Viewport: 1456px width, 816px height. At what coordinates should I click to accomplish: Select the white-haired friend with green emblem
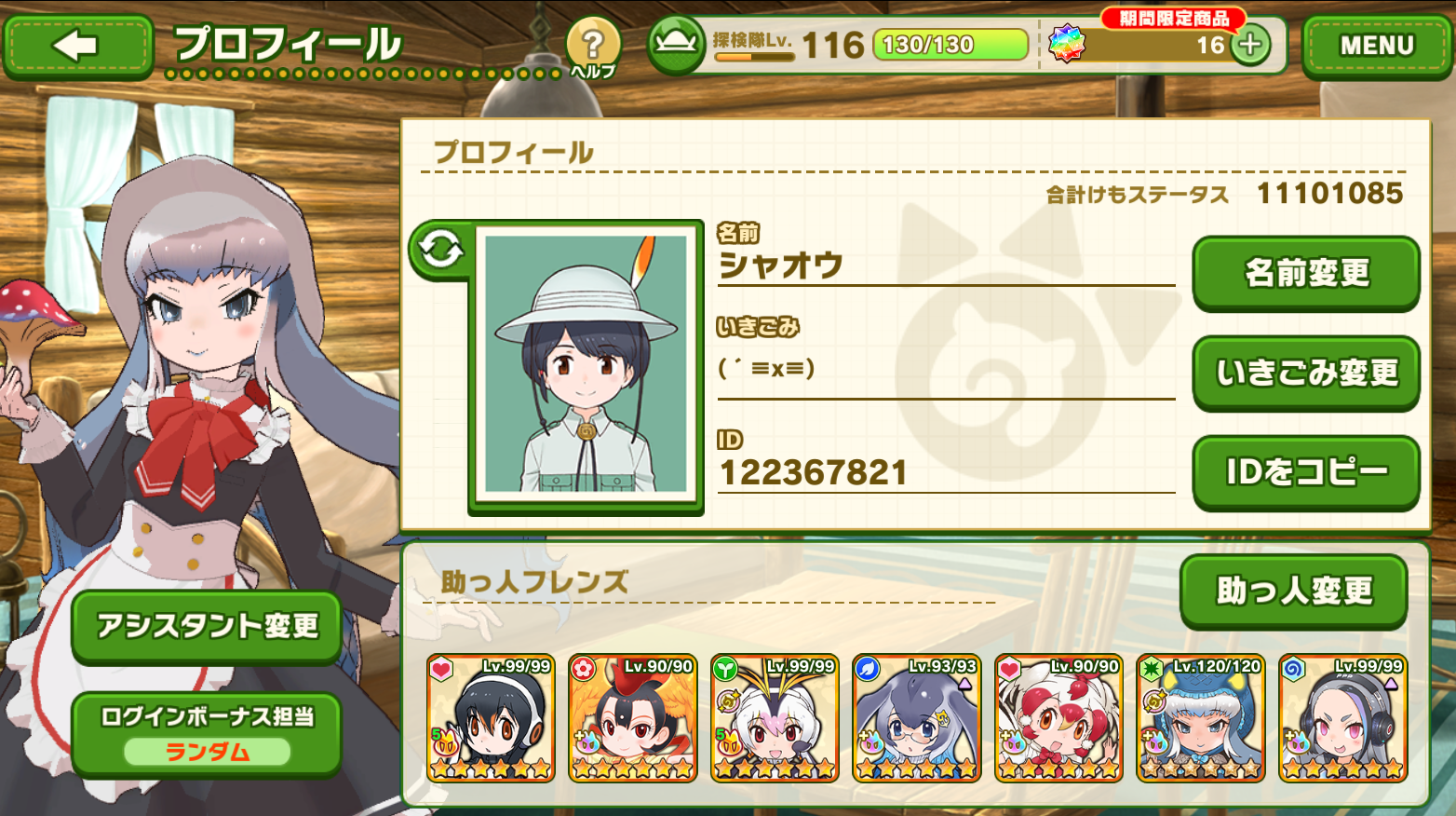tap(775, 717)
